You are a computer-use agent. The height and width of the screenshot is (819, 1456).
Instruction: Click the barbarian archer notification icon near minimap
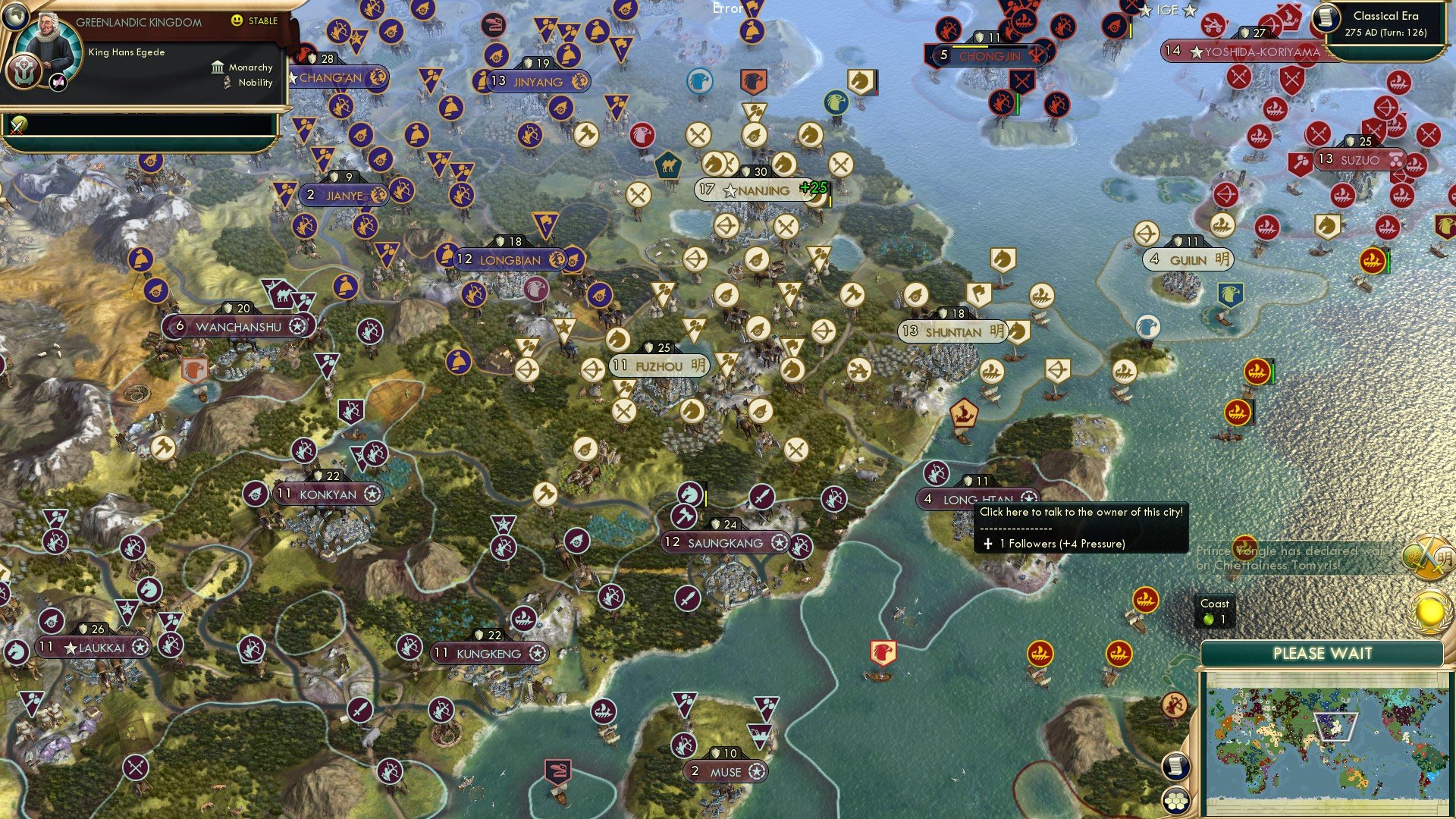click(1175, 704)
